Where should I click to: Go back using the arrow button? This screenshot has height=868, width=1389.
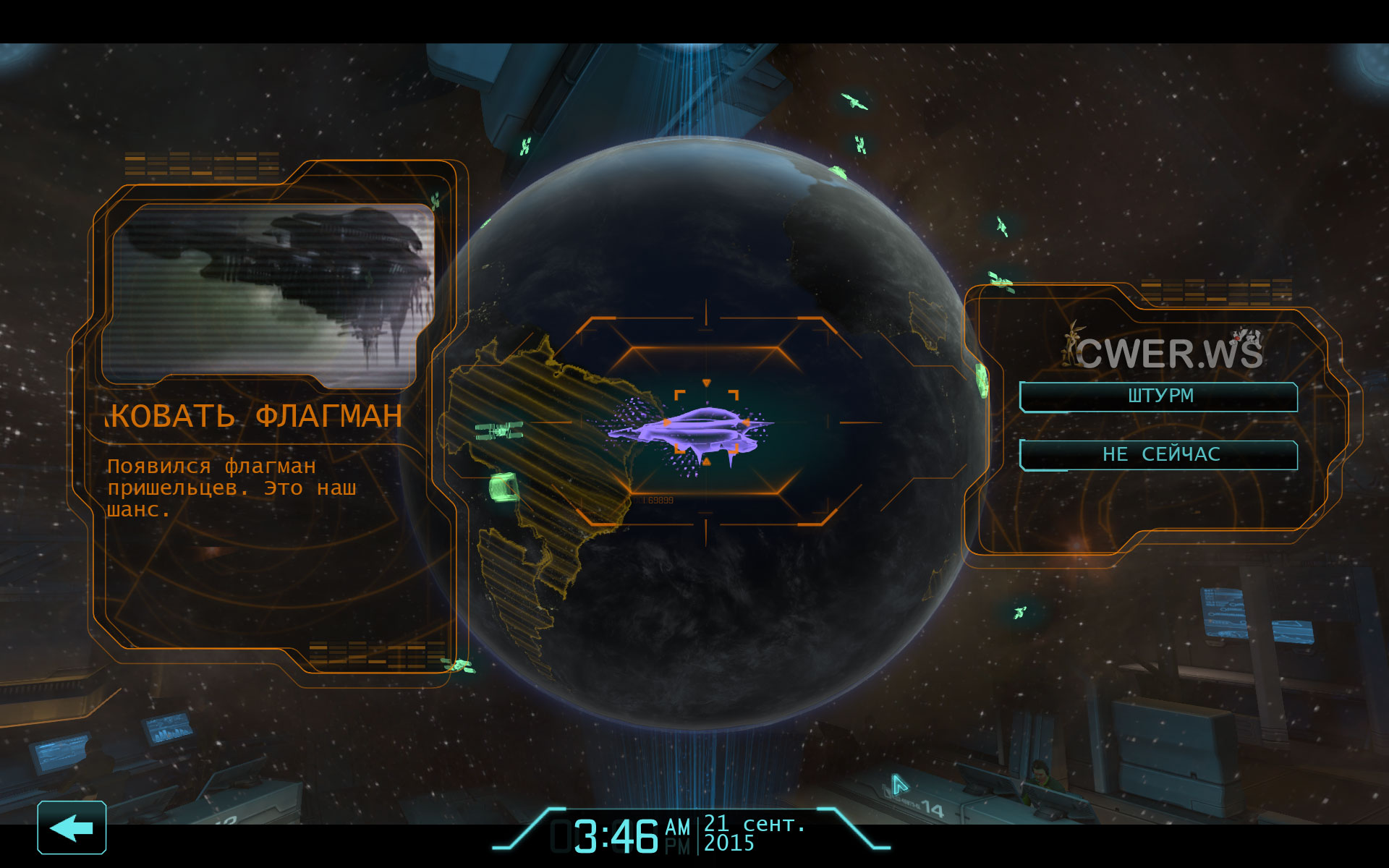click(x=72, y=827)
